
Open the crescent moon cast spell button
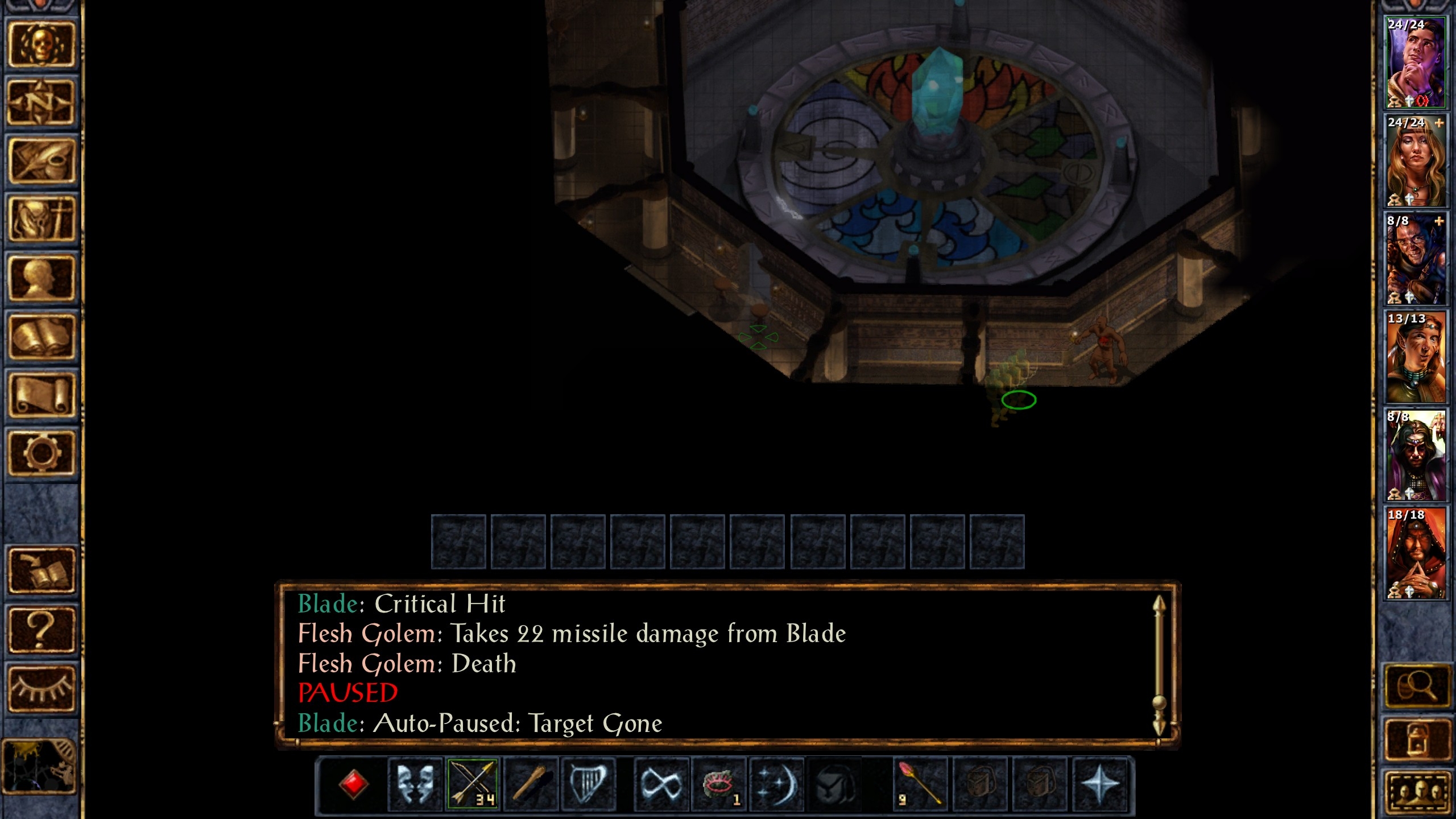[776, 784]
